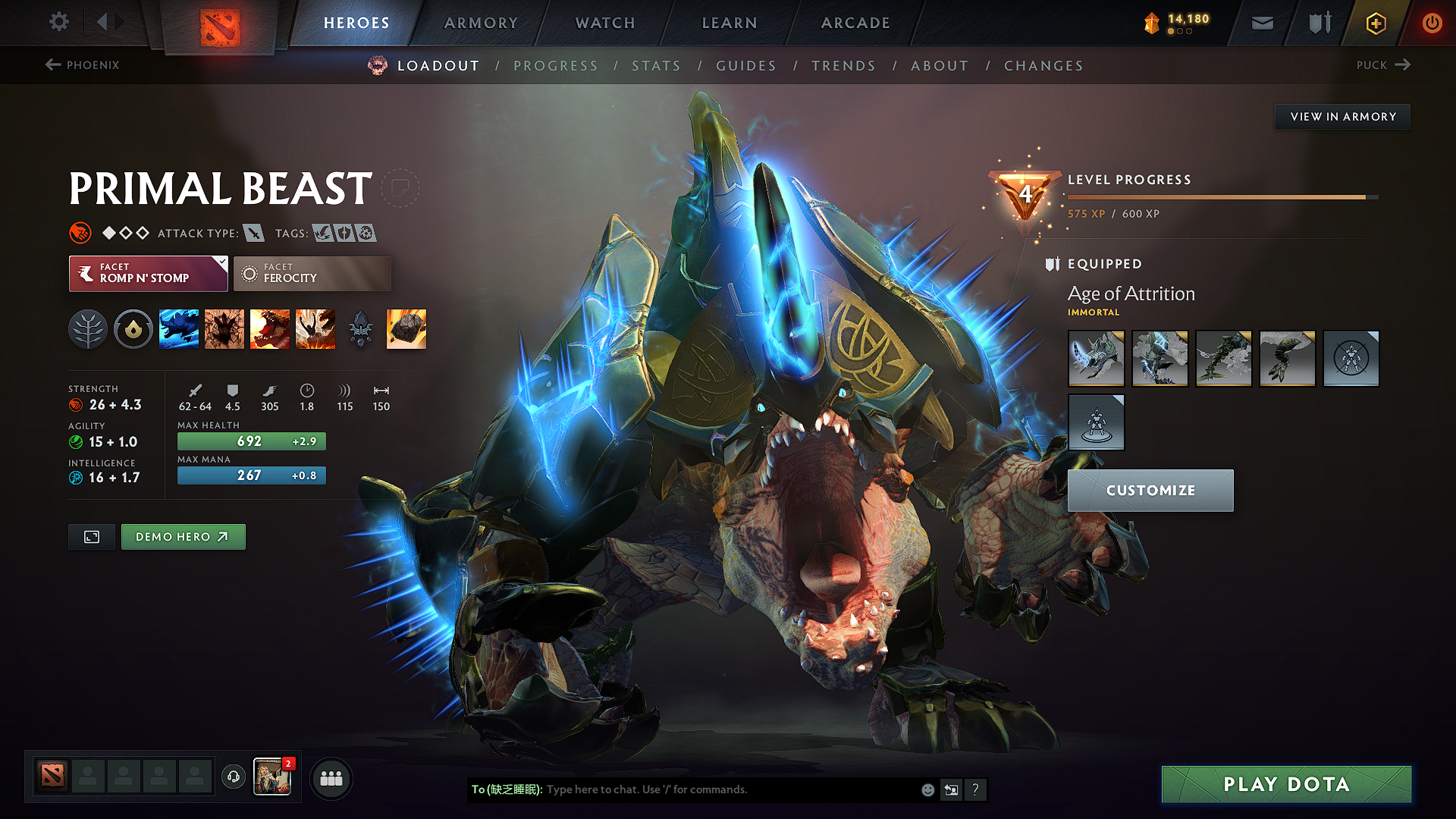Click VIEW IN ARMORY

tap(1342, 116)
